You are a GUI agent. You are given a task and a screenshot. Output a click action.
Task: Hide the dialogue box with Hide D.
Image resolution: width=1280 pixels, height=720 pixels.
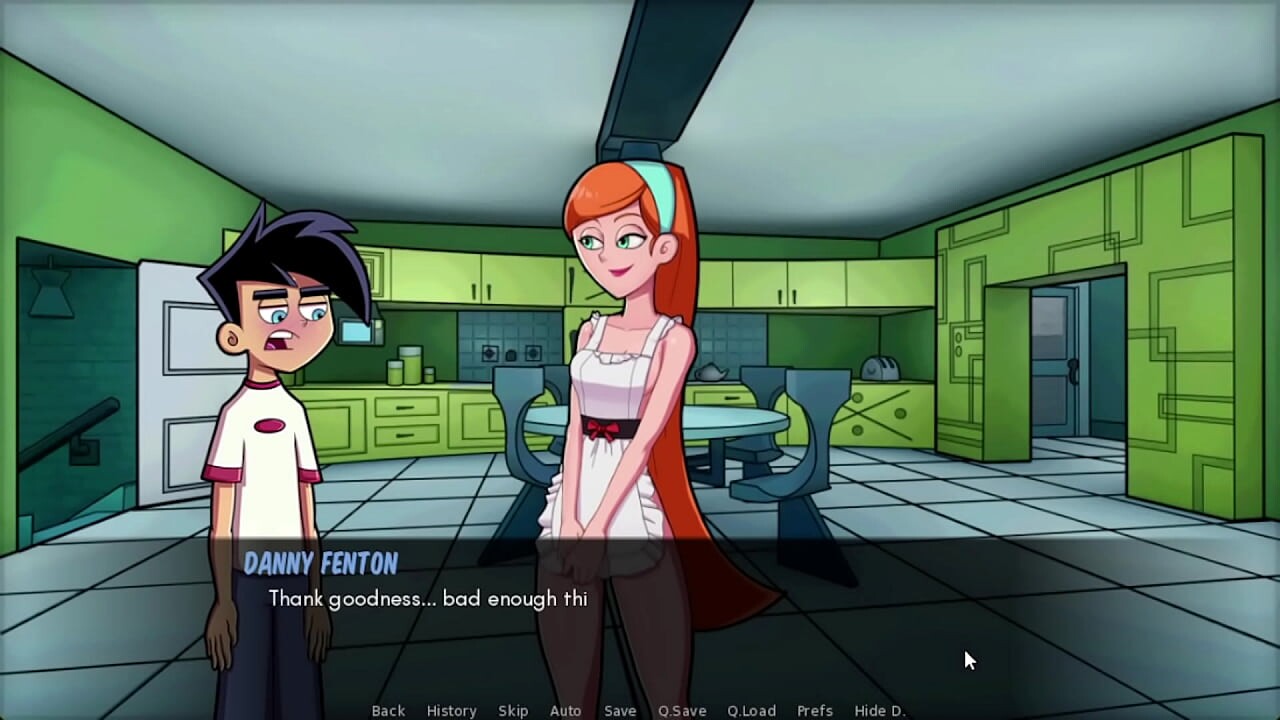tap(880, 711)
